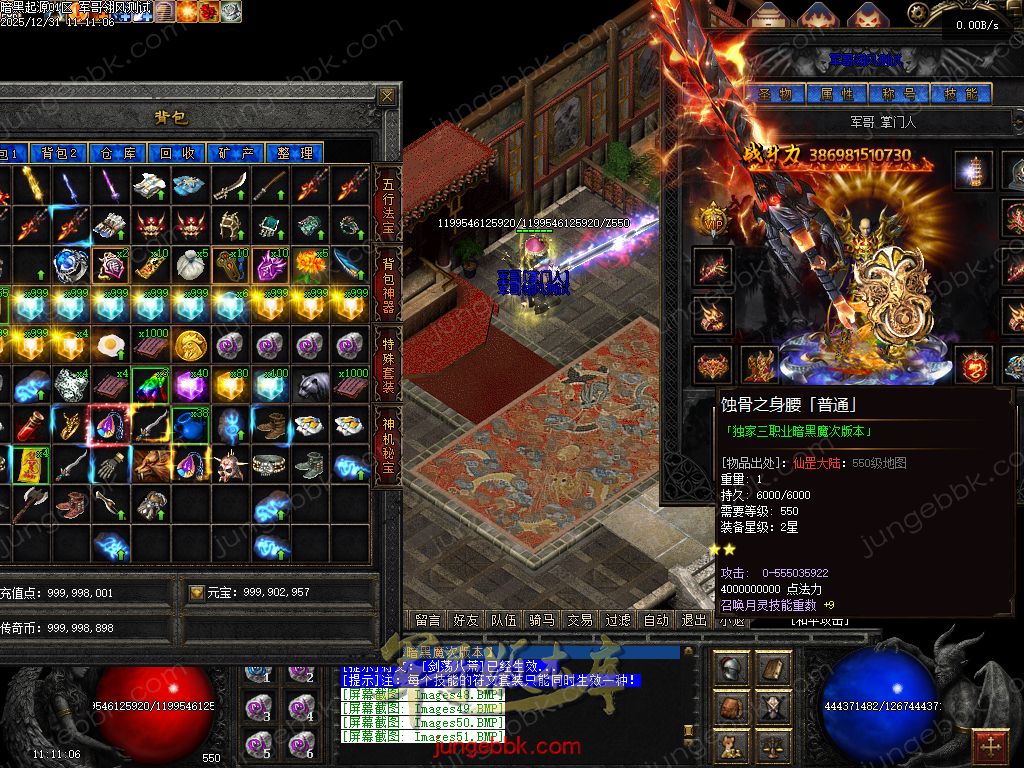Switch to the 属性 attributes tab

pos(836,94)
